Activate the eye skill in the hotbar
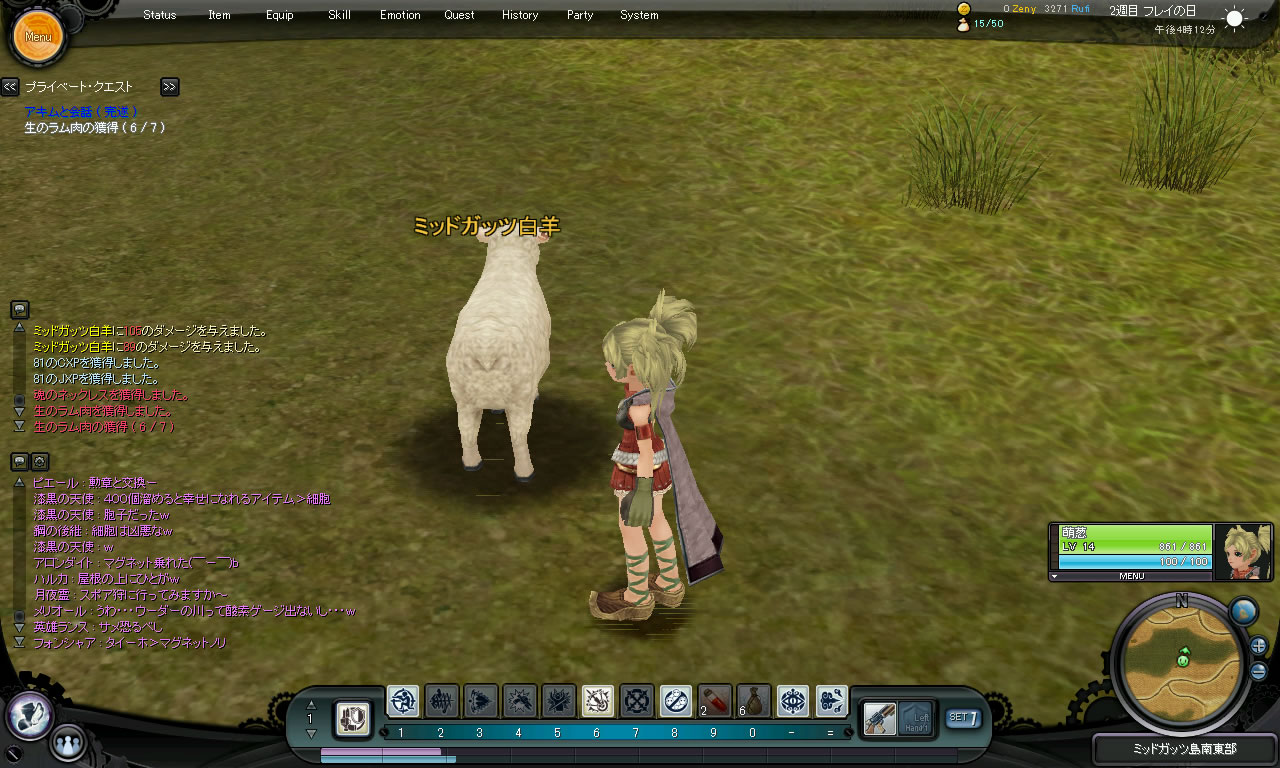This screenshot has width=1280, height=768. point(793,700)
